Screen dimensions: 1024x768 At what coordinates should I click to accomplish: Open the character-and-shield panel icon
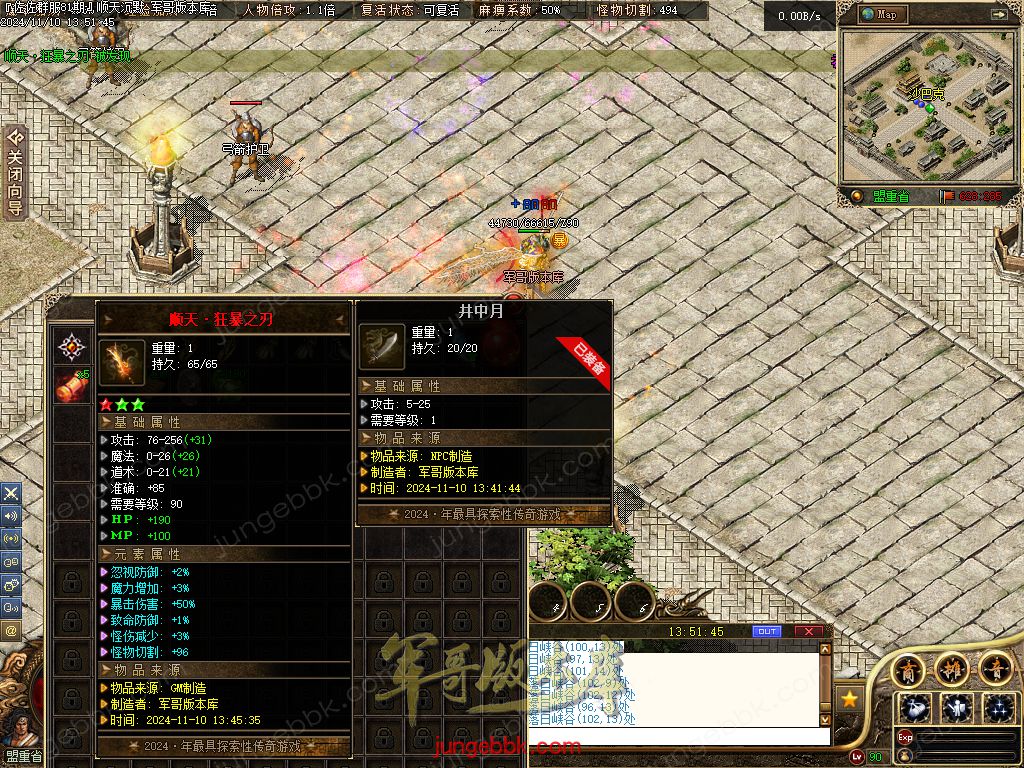(x=958, y=708)
